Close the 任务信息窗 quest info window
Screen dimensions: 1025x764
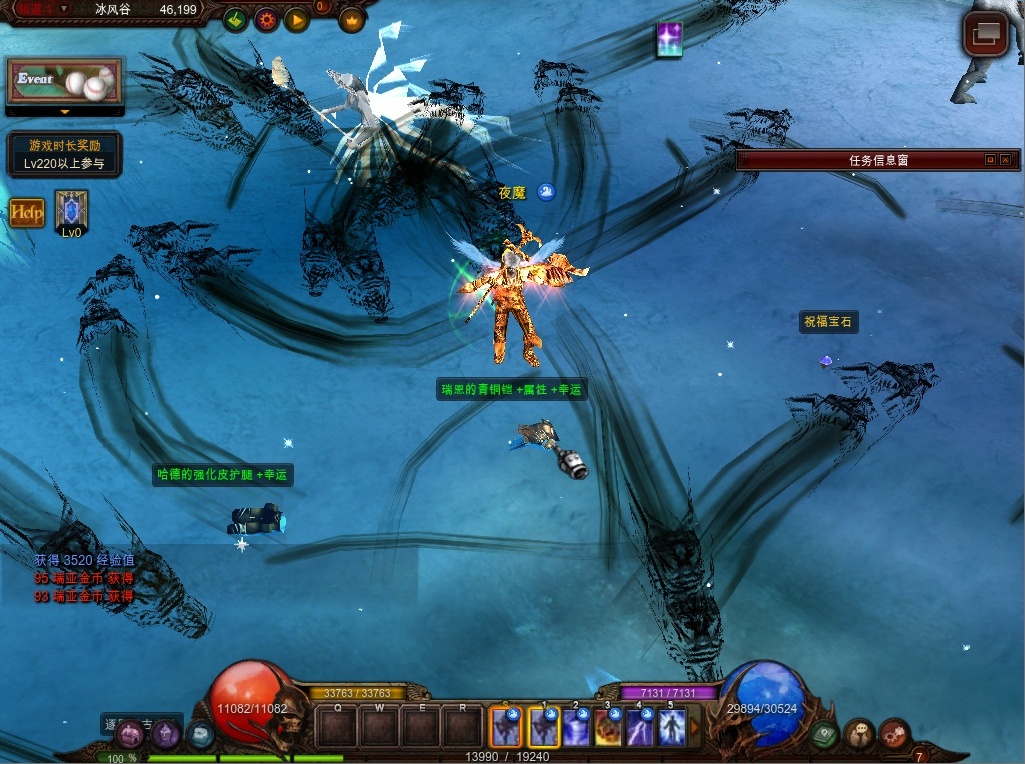pos(1005,160)
